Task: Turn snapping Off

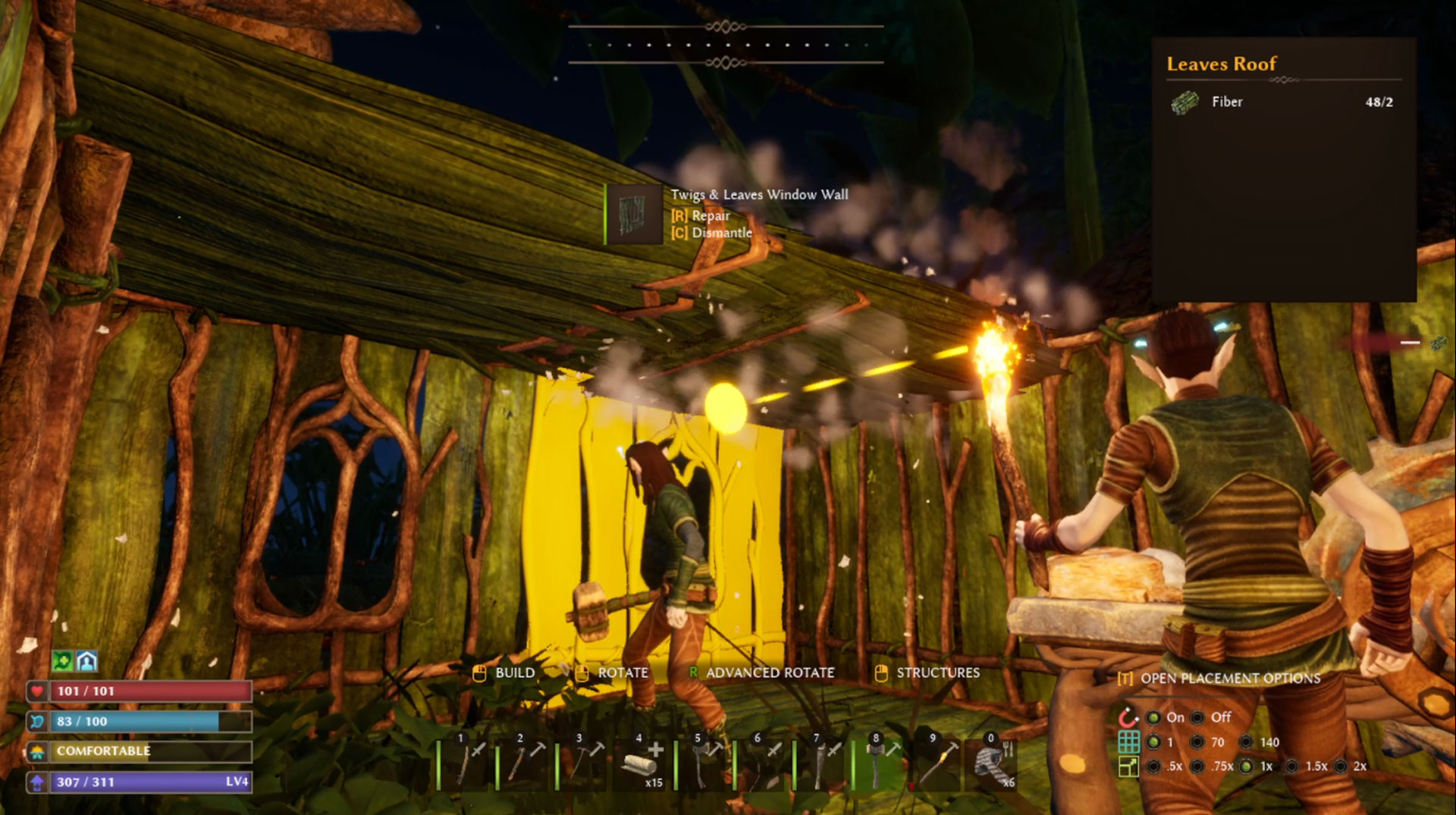Action: click(x=1197, y=717)
